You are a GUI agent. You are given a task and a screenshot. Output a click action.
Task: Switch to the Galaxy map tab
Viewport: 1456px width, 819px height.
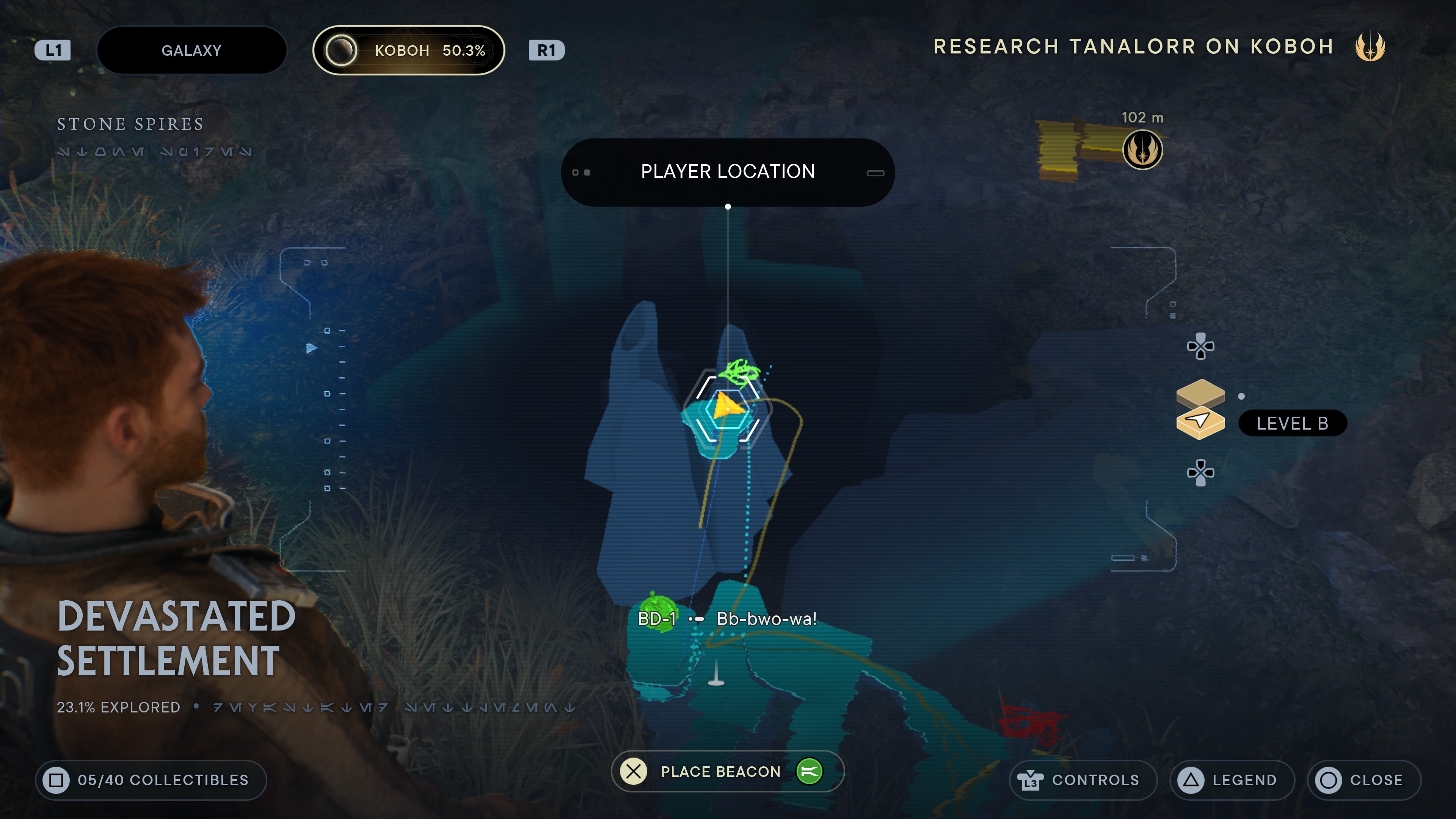191,50
